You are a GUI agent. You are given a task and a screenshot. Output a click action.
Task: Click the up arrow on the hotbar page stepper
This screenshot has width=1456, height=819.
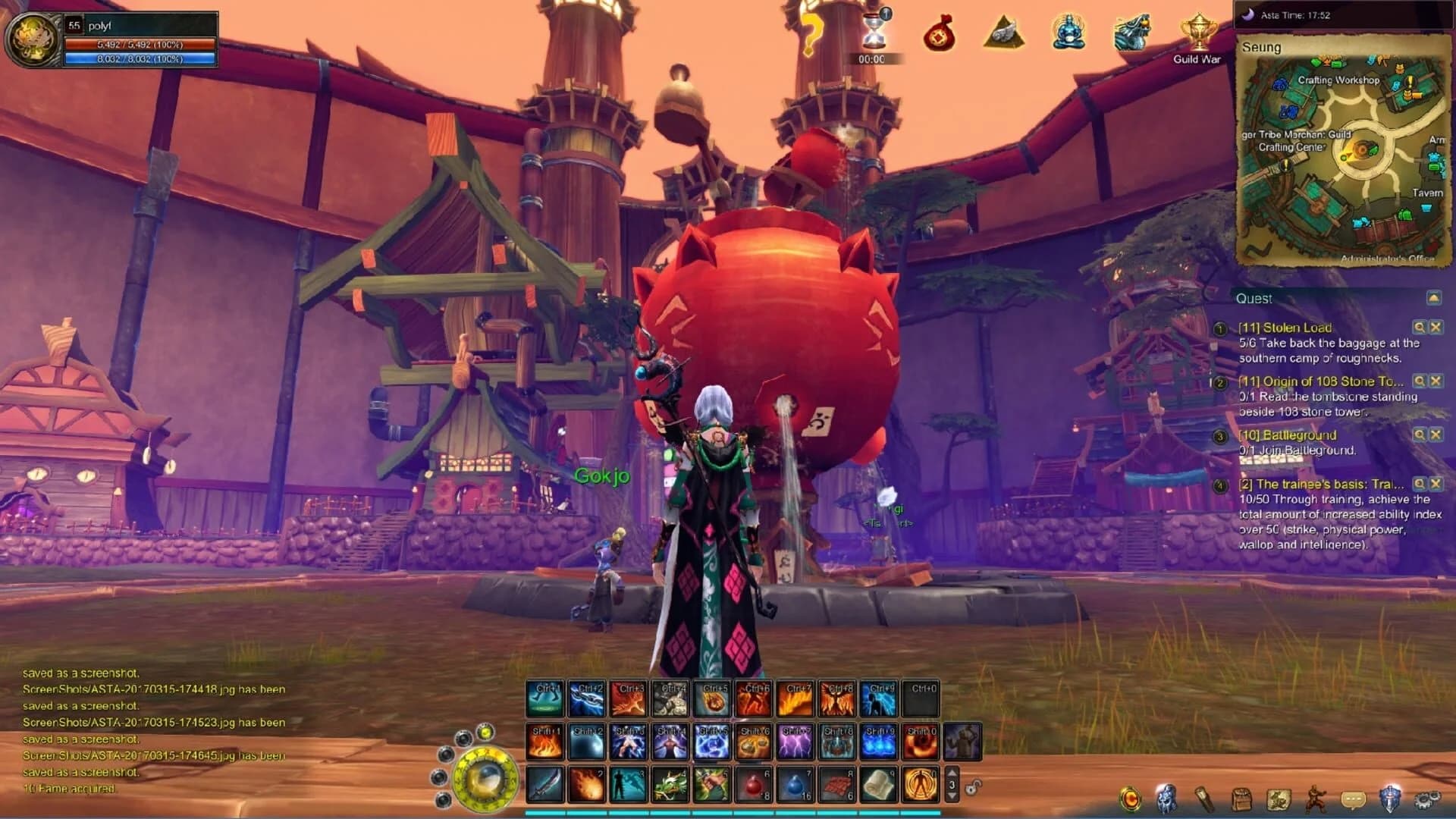click(952, 773)
